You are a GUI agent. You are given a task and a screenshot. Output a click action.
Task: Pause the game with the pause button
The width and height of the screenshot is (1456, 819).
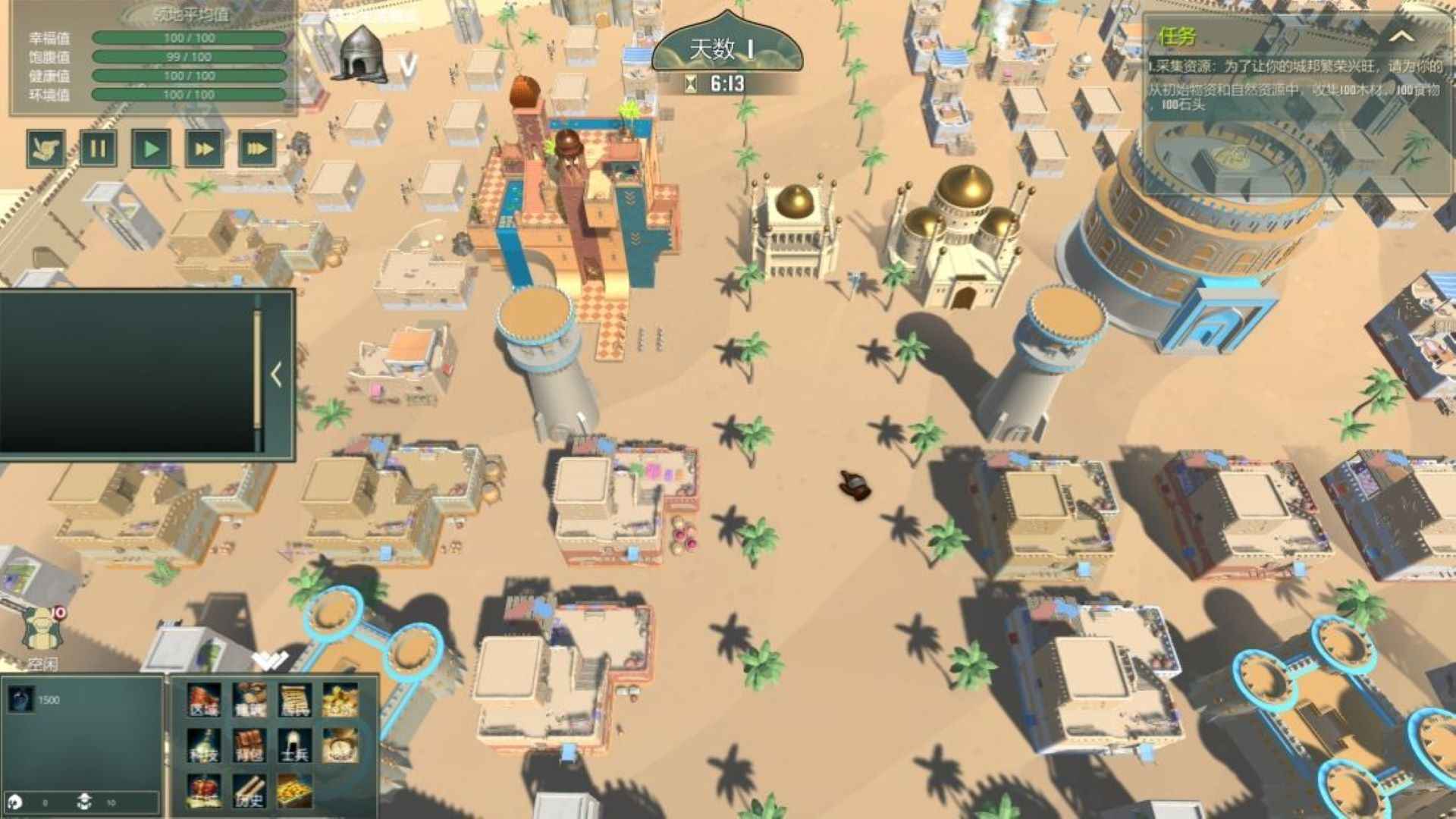click(x=98, y=149)
